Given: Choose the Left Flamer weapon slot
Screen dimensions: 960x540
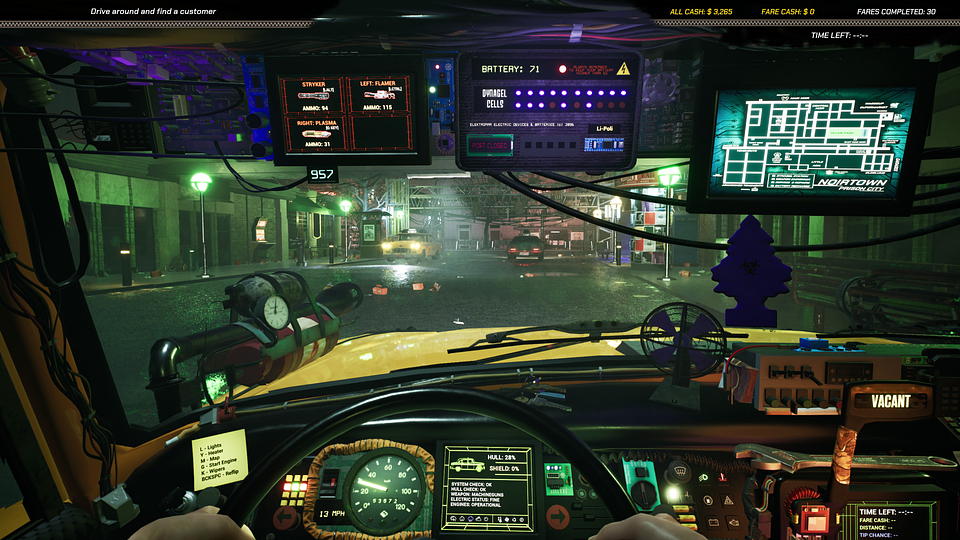Looking at the screenshot, I should coord(378,96).
